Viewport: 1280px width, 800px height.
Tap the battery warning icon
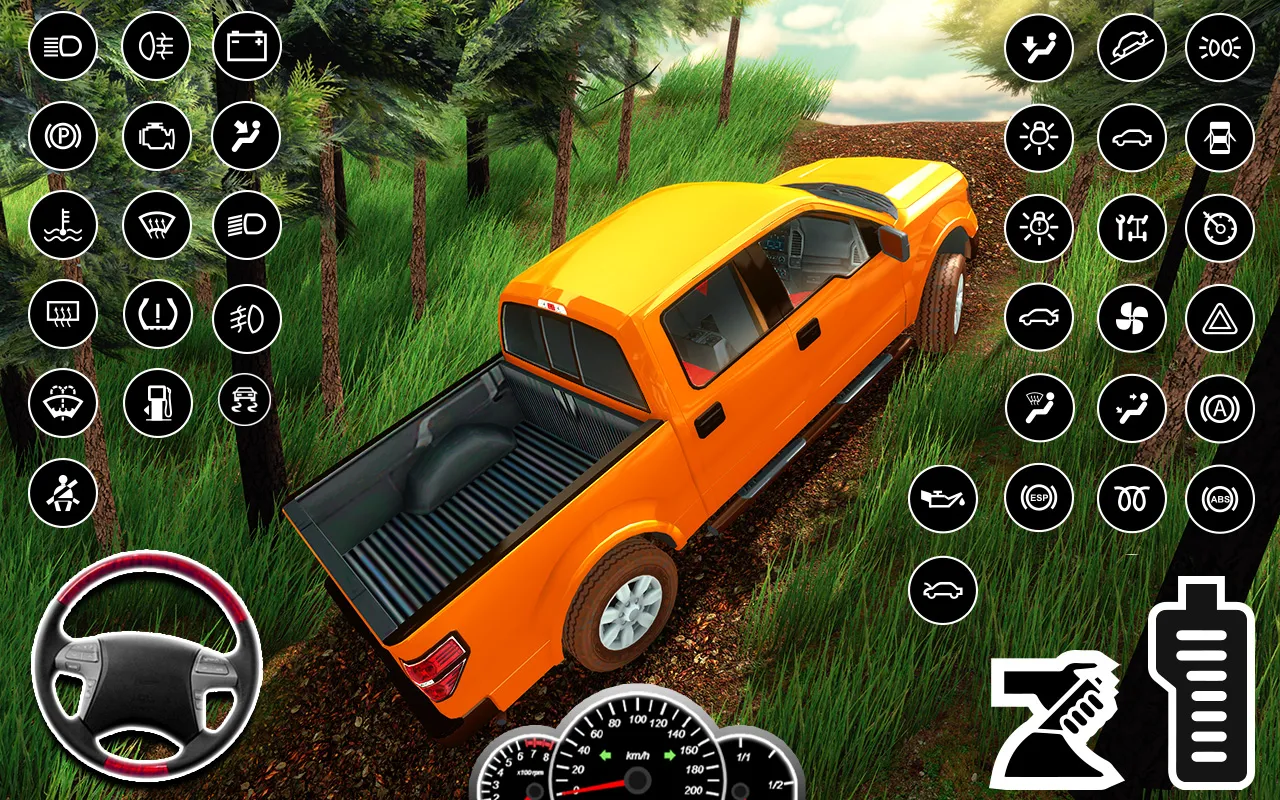(x=247, y=47)
